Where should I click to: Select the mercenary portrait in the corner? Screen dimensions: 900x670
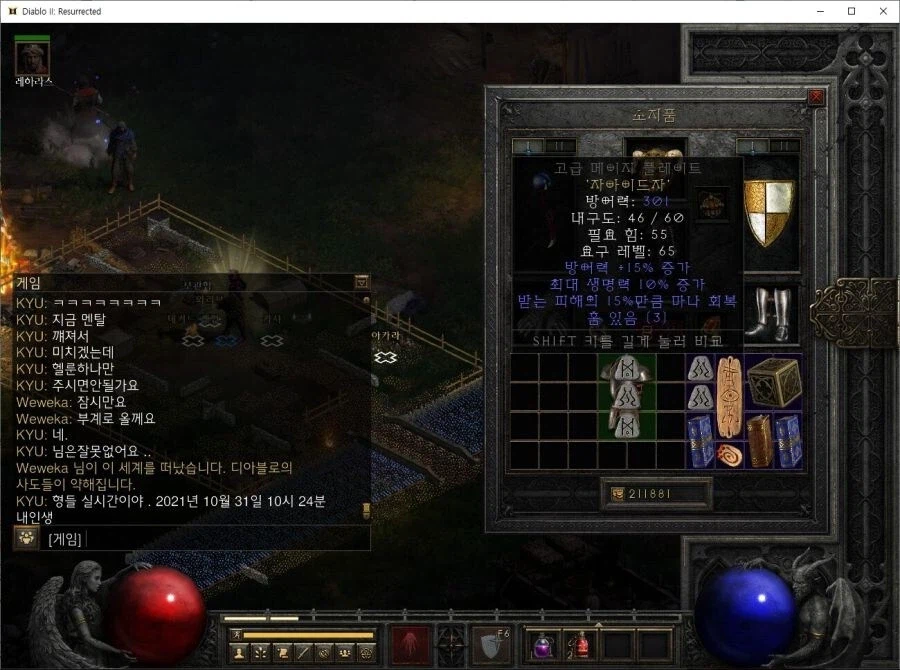point(33,60)
